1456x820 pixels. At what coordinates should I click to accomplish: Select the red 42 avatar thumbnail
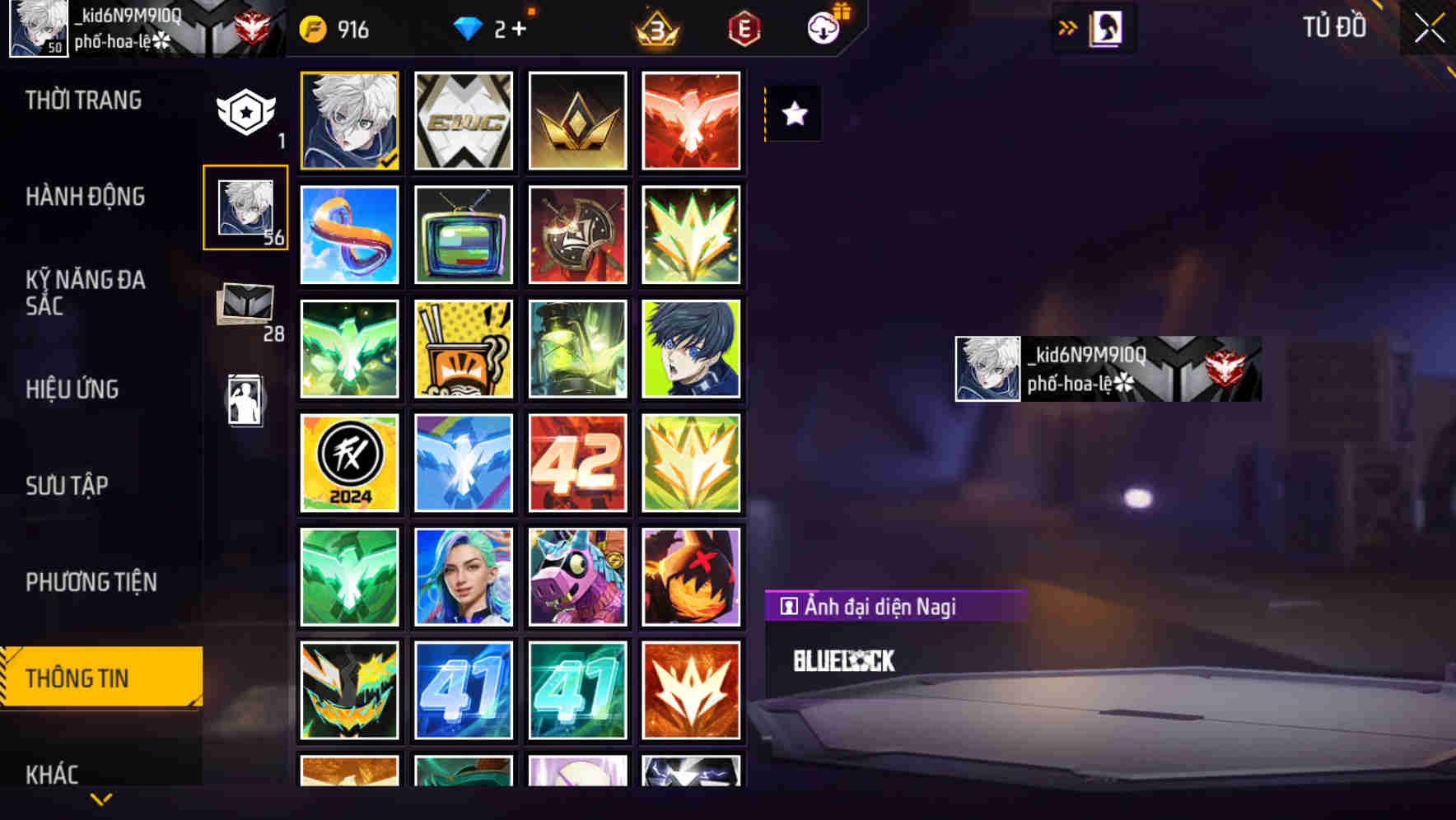[577, 462]
